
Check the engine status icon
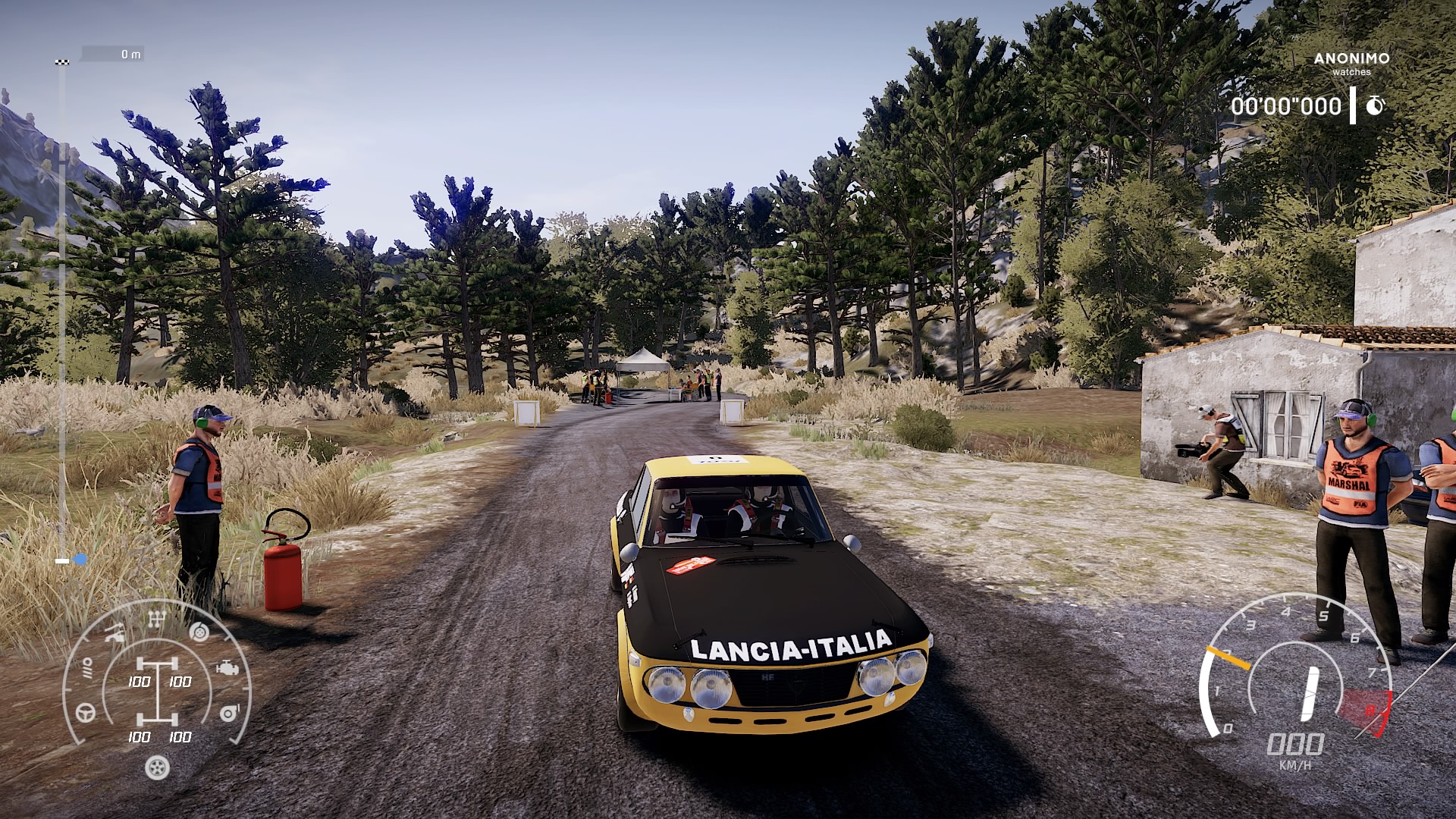(226, 669)
